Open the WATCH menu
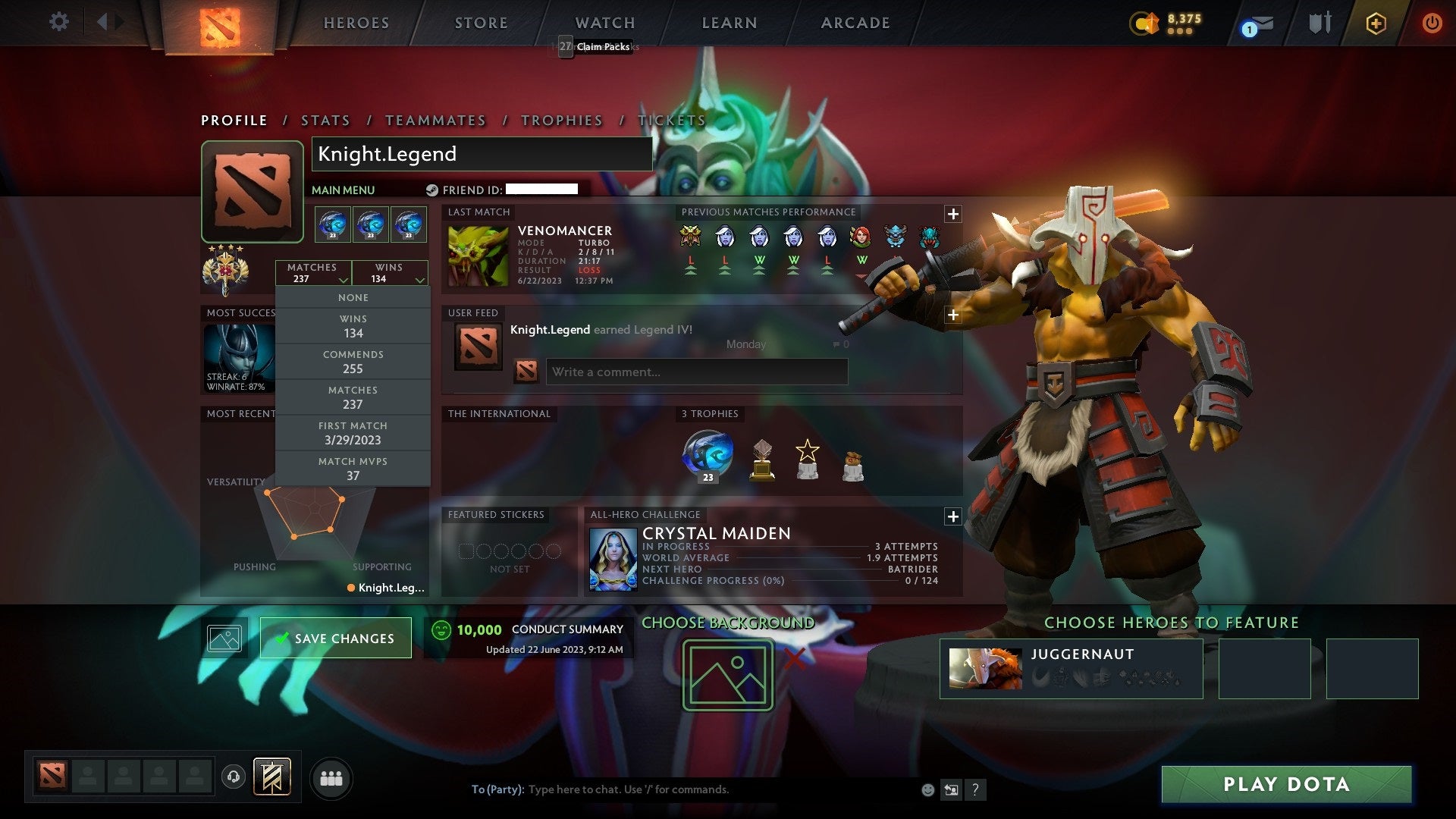 tap(604, 23)
